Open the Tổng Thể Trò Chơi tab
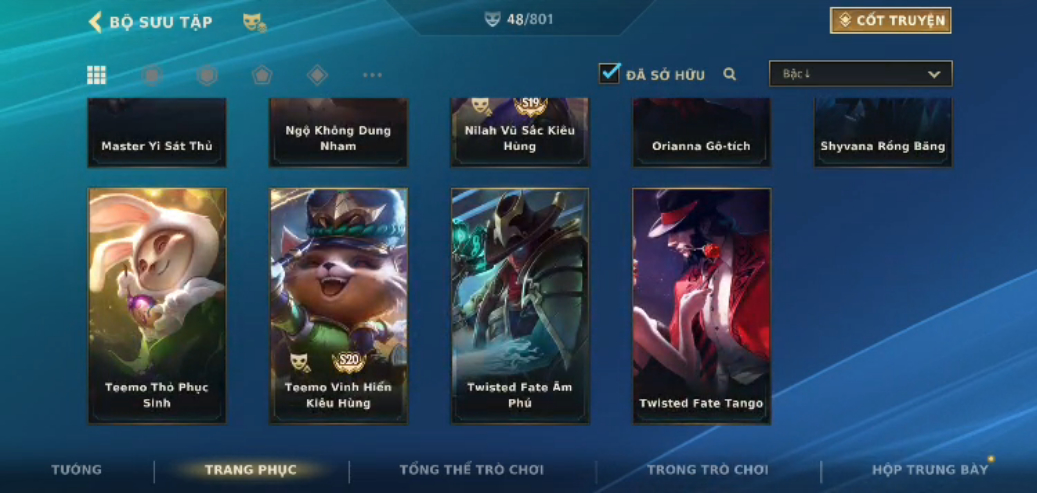Screen dimensions: 1037x493 point(471,470)
